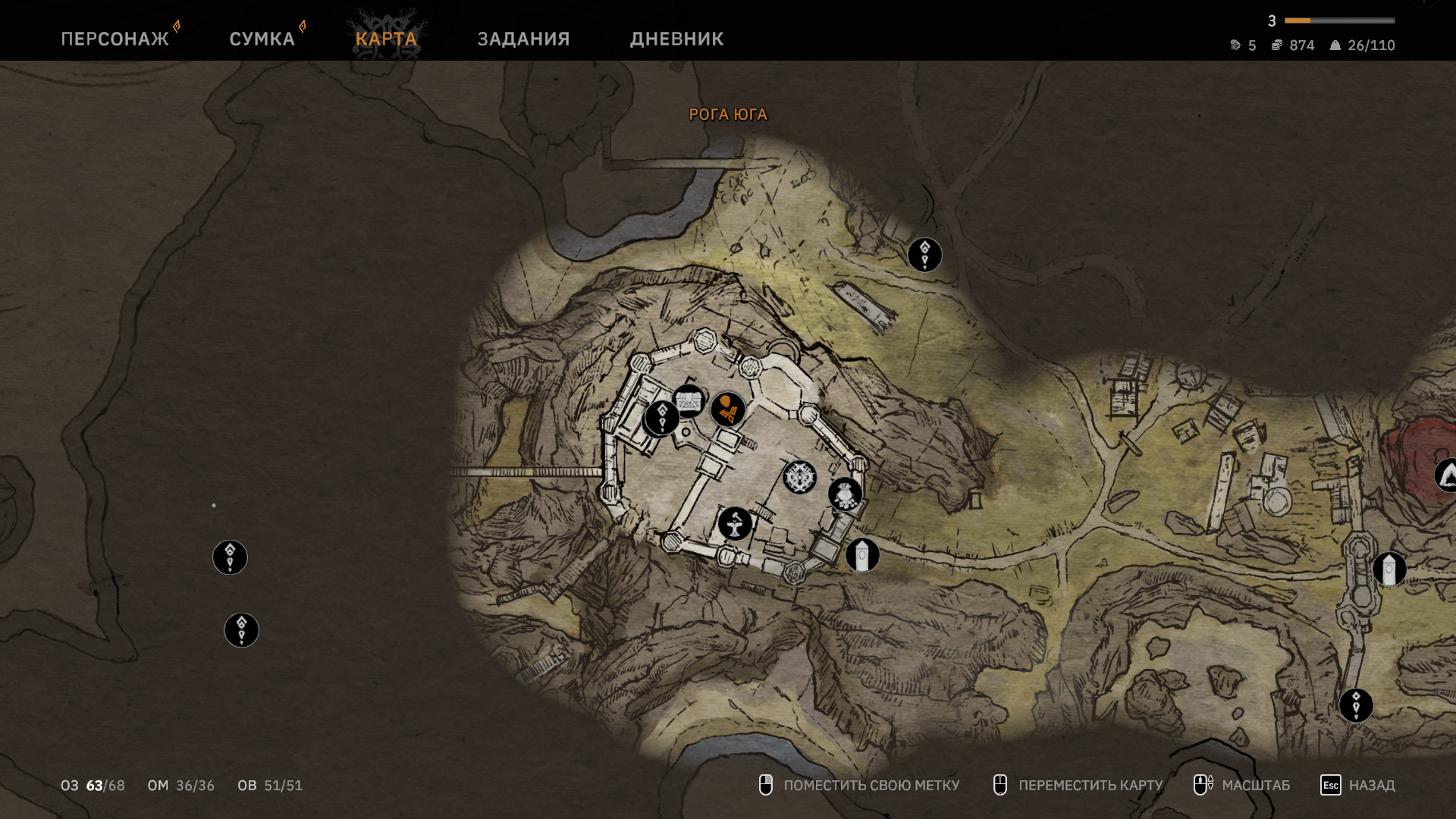Go to the ДНЕВНИК journal tab
The width and height of the screenshot is (1456, 819).
pyautogui.click(x=676, y=39)
